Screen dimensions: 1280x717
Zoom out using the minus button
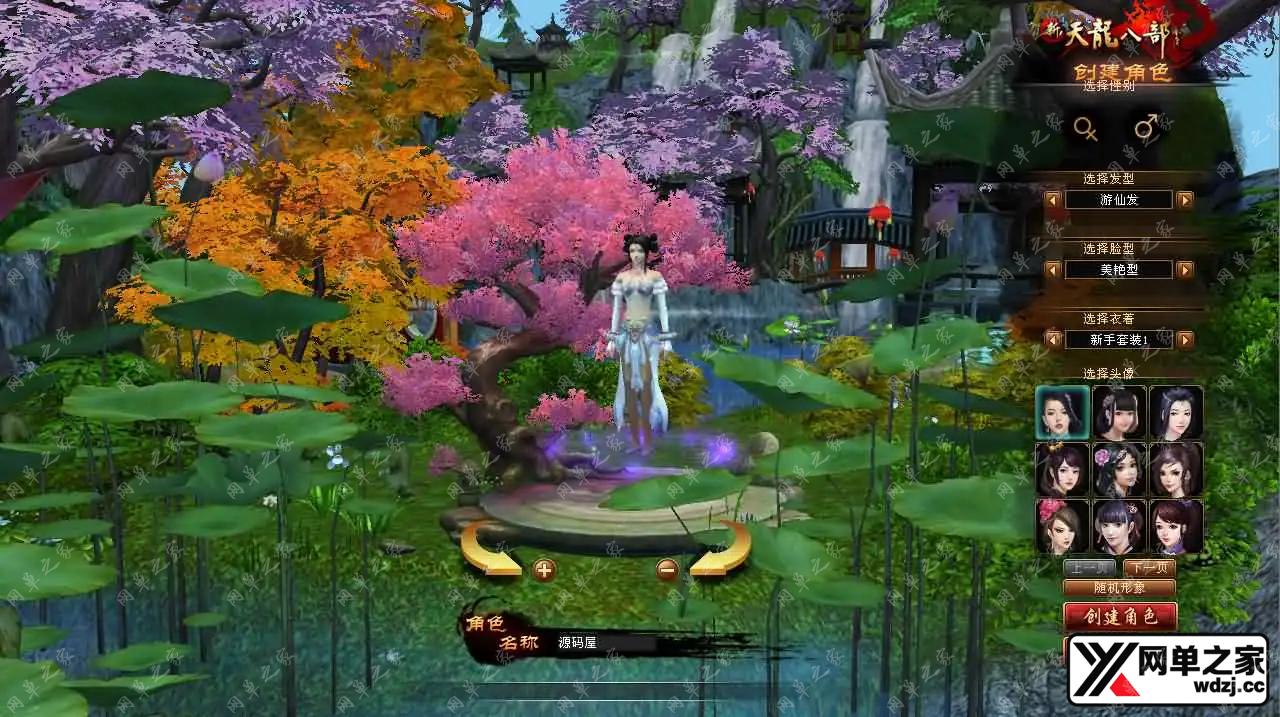tap(667, 570)
